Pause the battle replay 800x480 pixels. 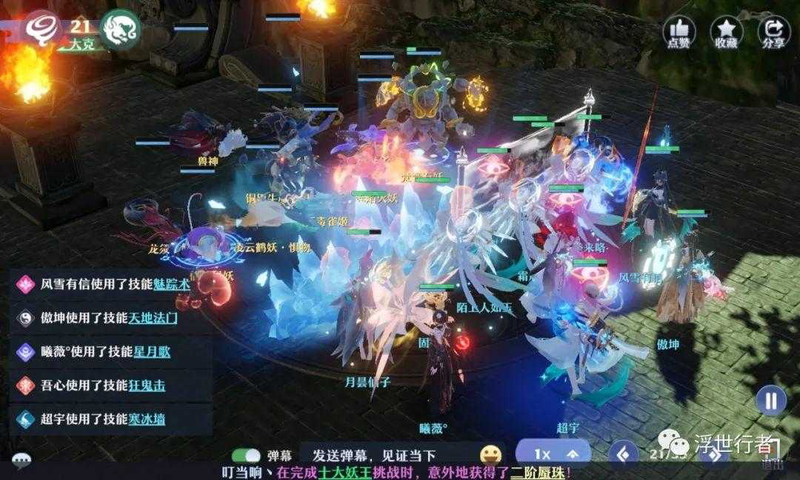[x=770, y=400]
